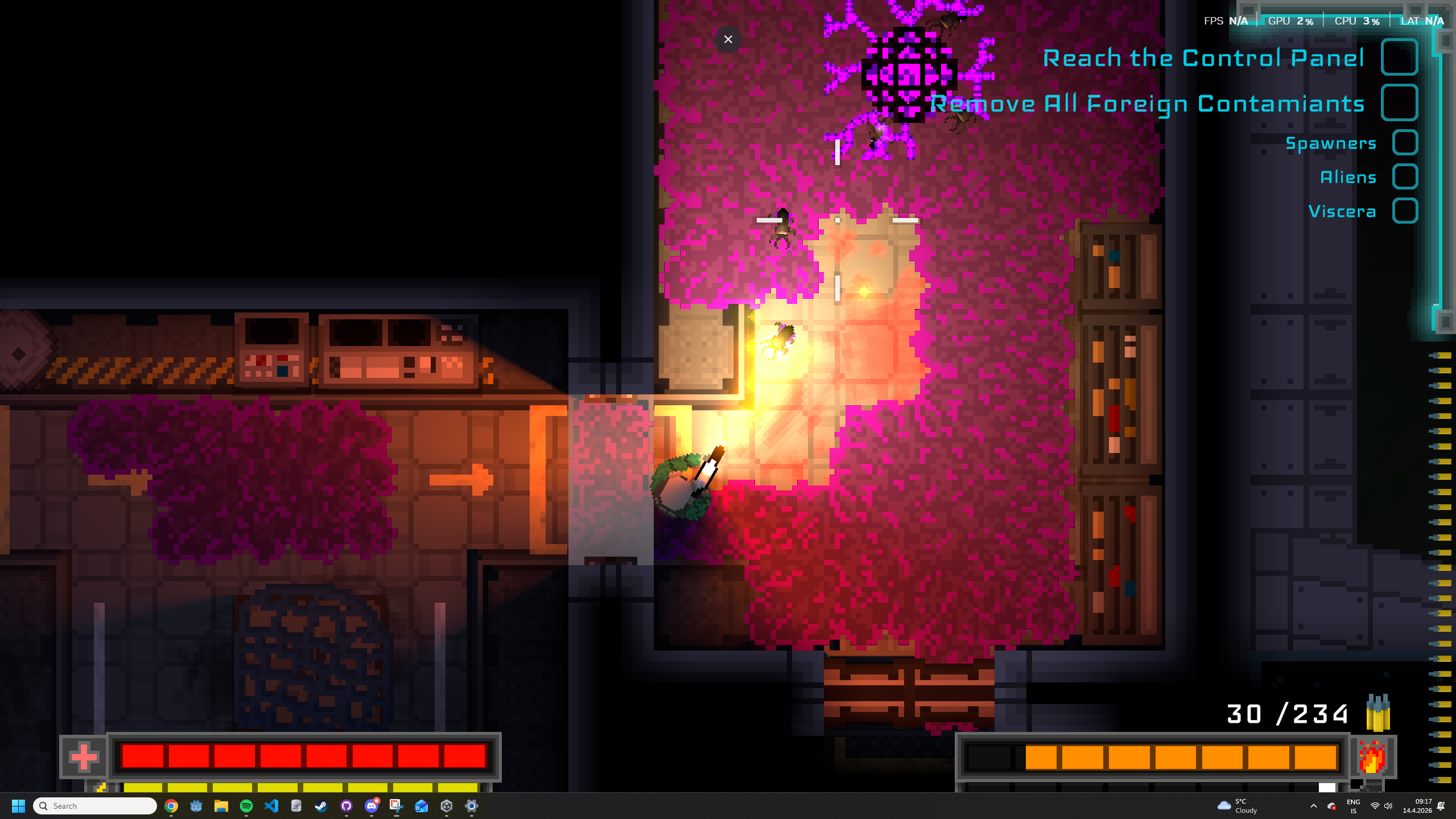Toggle the Spawners objective checkbox
The image size is (1456, 819).
pos(1404,143)
